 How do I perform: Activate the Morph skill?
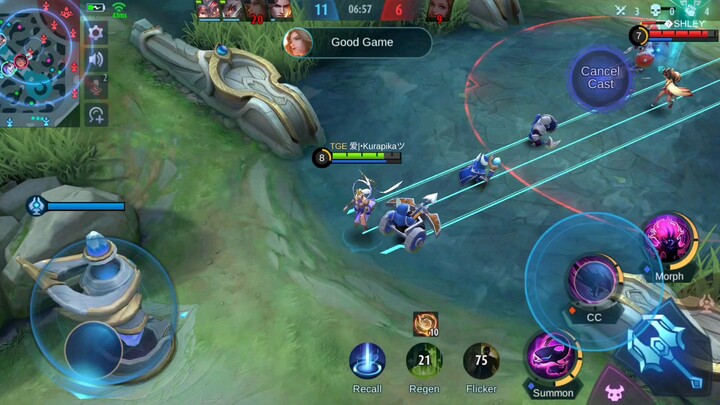668,243
